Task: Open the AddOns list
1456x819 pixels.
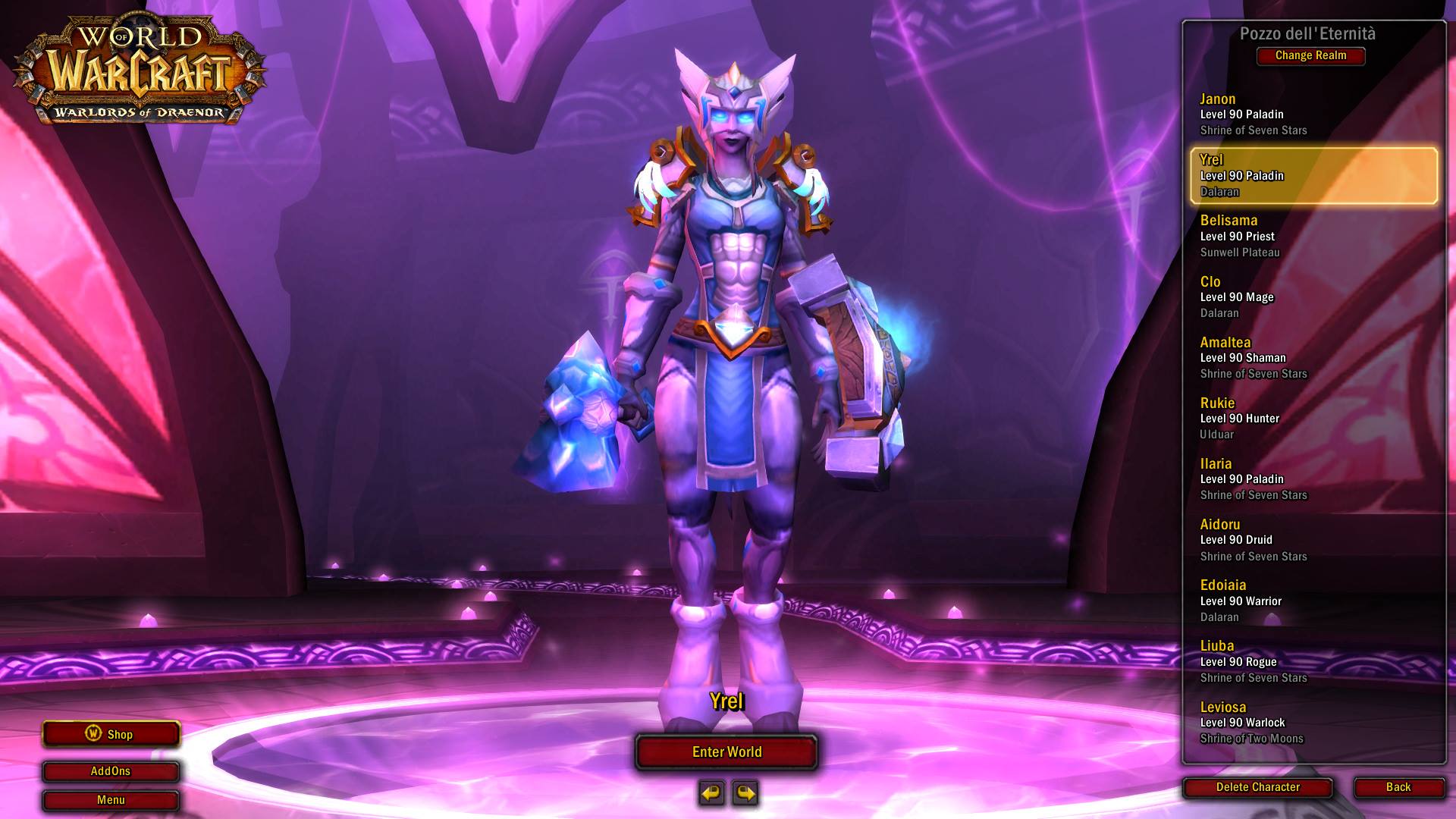Action: [x=111, y=771]
